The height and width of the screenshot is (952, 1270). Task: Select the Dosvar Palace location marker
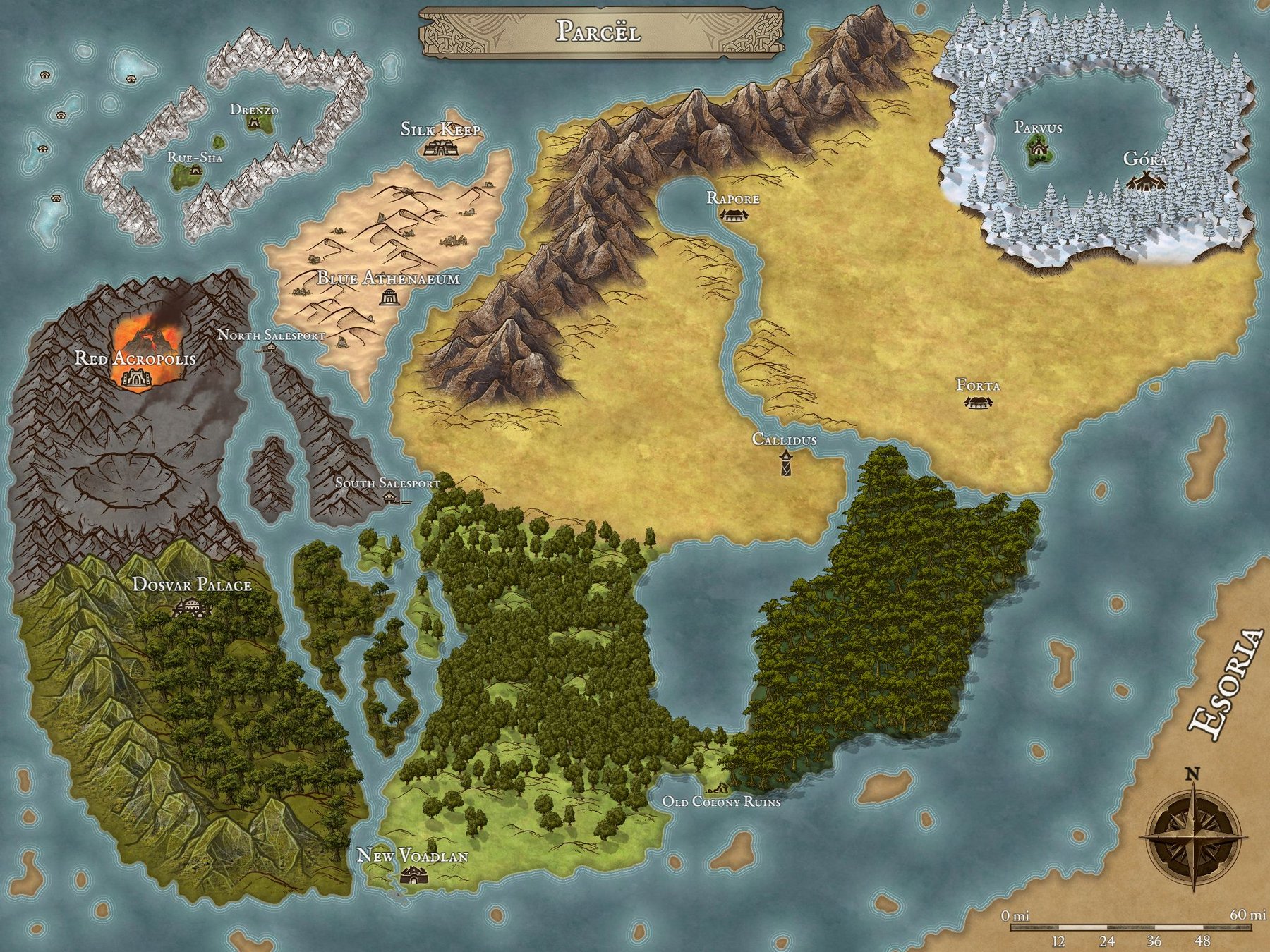189,607
